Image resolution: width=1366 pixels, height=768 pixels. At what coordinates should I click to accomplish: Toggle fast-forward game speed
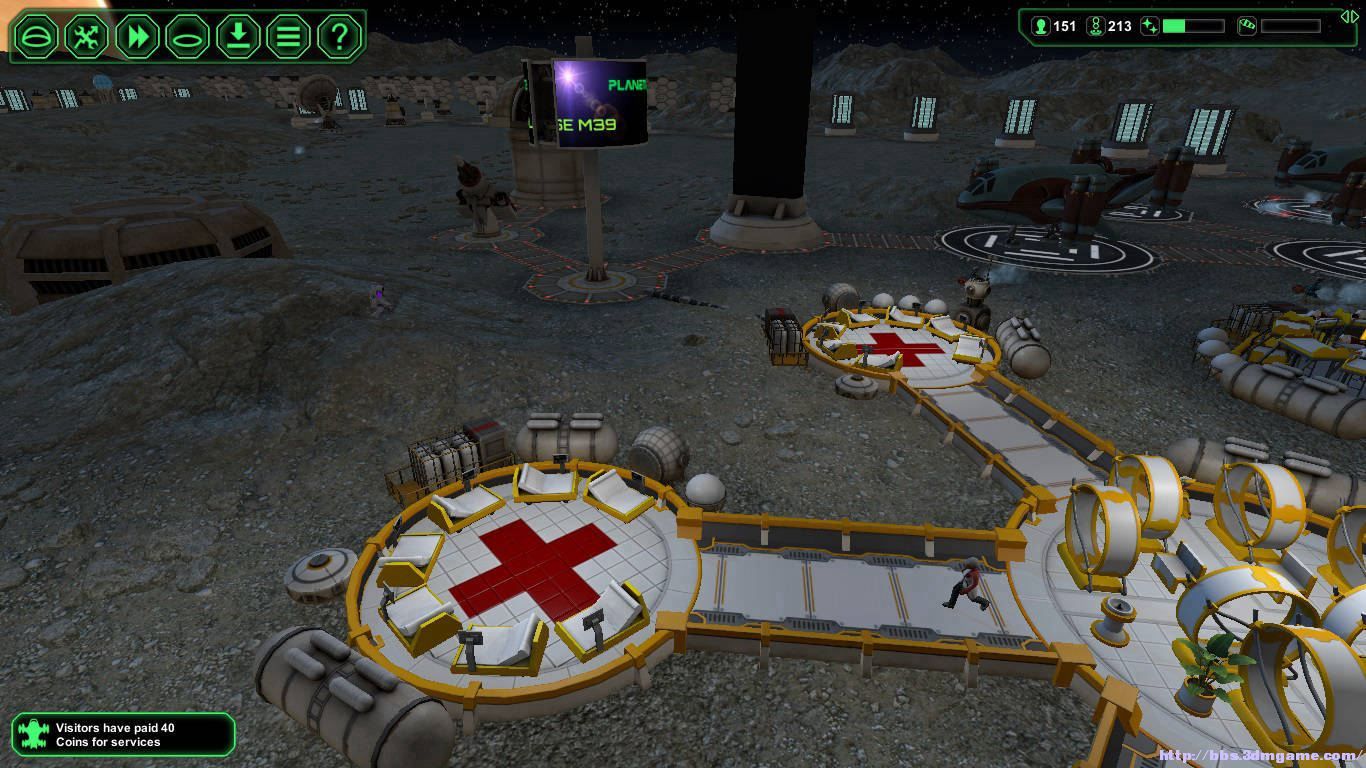[x=137, y=37]
